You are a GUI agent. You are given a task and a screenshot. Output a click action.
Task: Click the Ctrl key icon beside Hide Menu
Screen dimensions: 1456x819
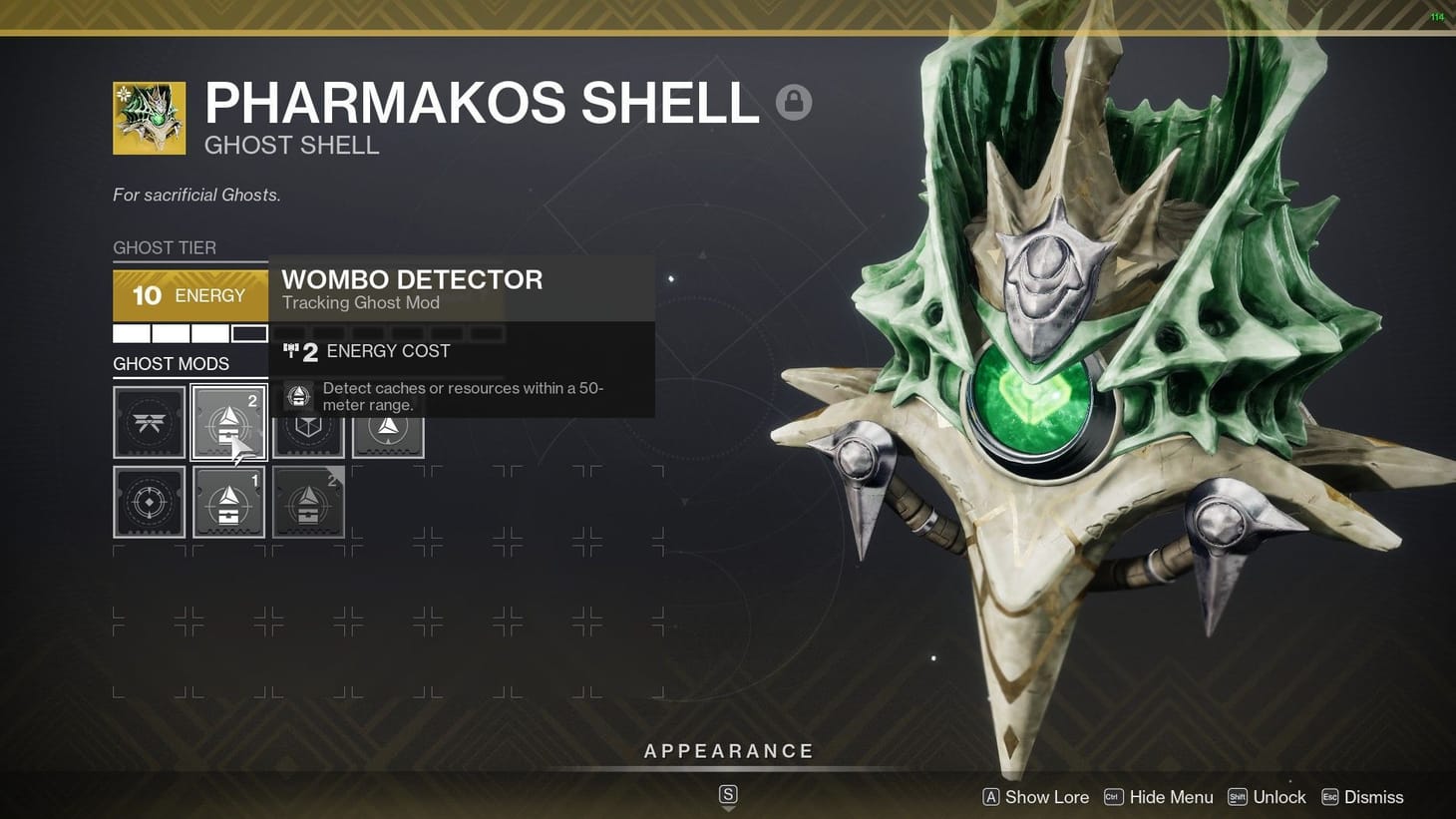click(1112, 796)
